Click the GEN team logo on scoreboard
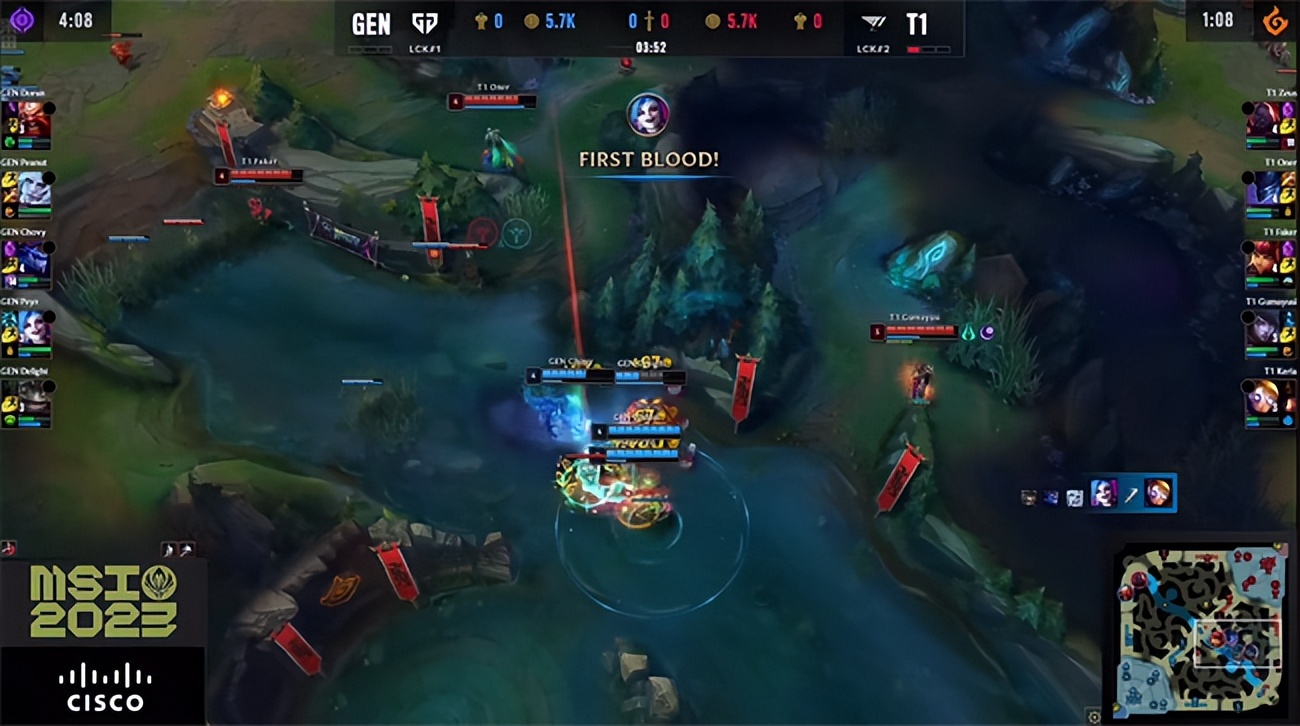 pos(426,24)
